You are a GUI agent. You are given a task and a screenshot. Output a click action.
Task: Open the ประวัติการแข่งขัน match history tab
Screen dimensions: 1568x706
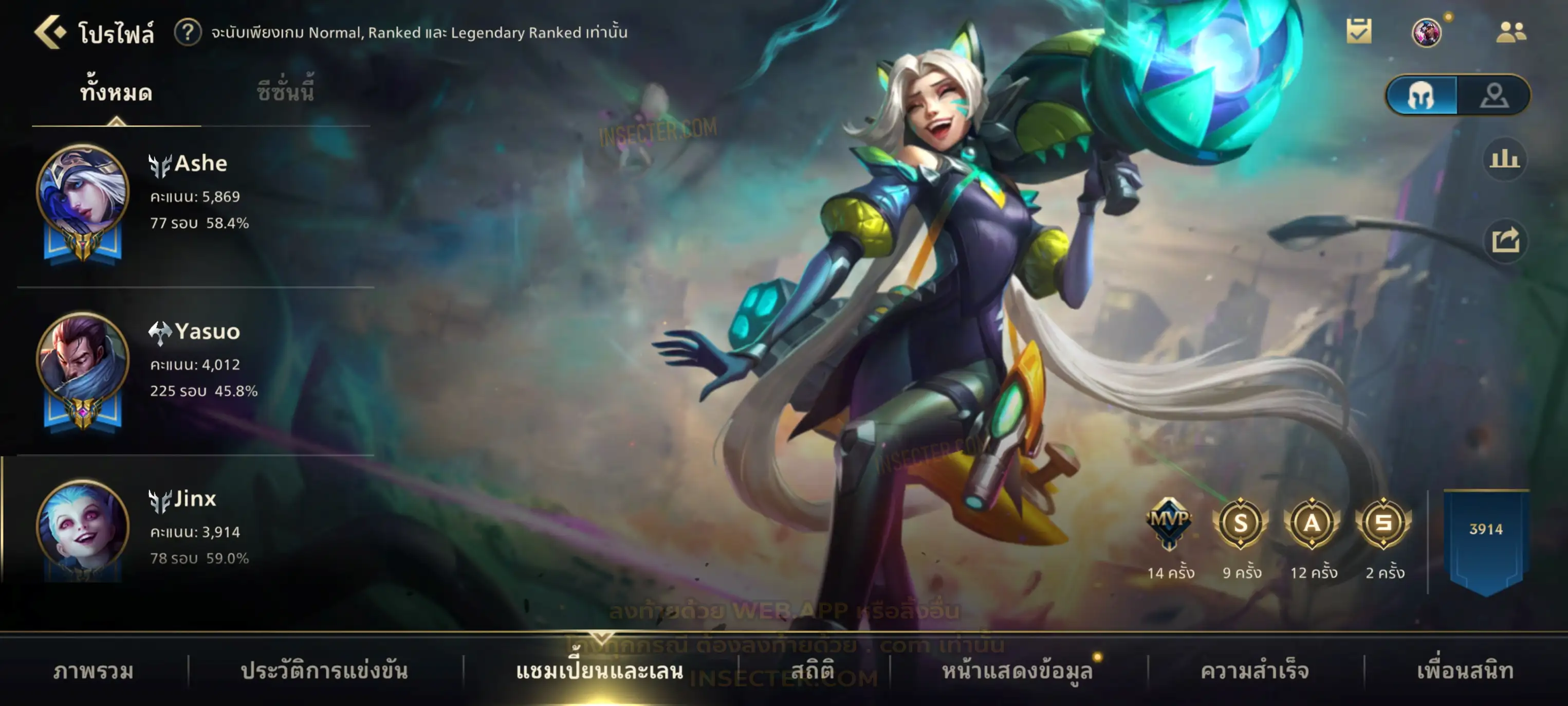click(324, 671)
